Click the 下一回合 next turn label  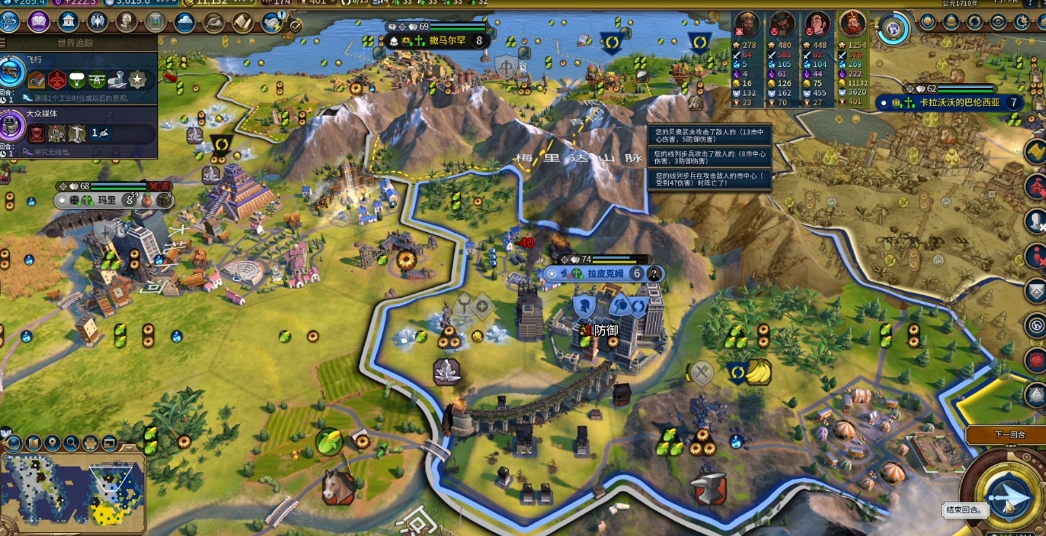click(1004, 435)
